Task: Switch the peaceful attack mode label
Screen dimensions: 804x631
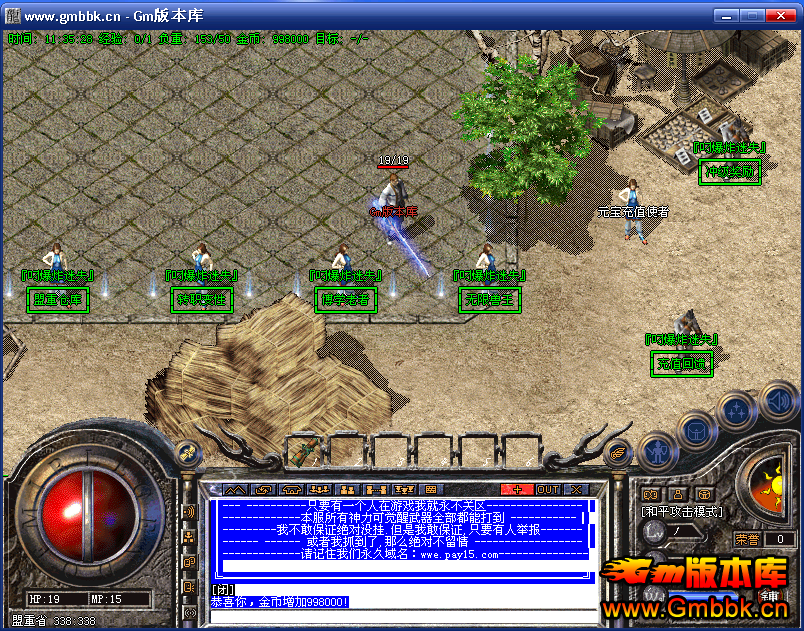Action: tap(681, 512)
